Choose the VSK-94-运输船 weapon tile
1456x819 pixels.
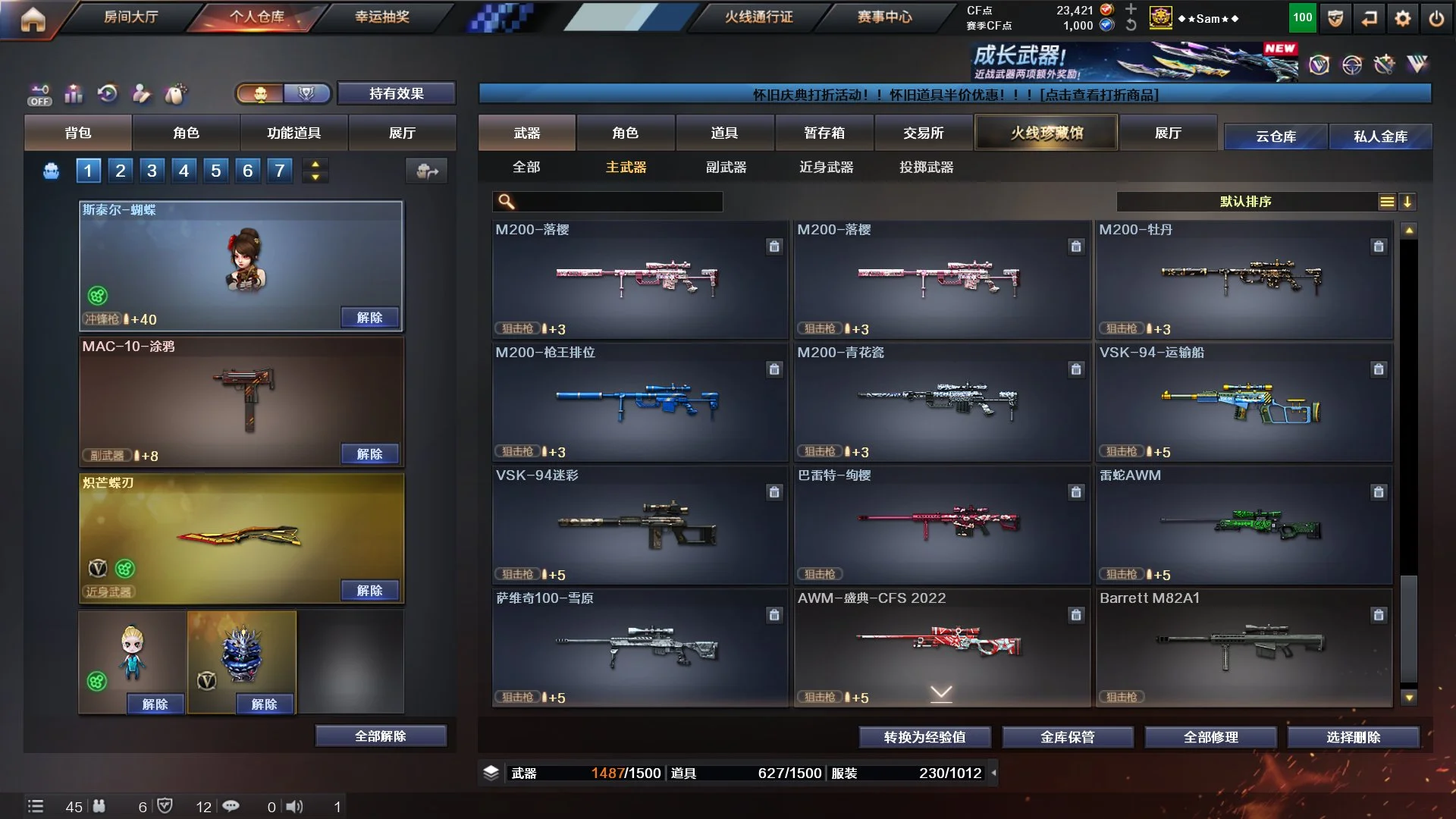click(1244, 402)
